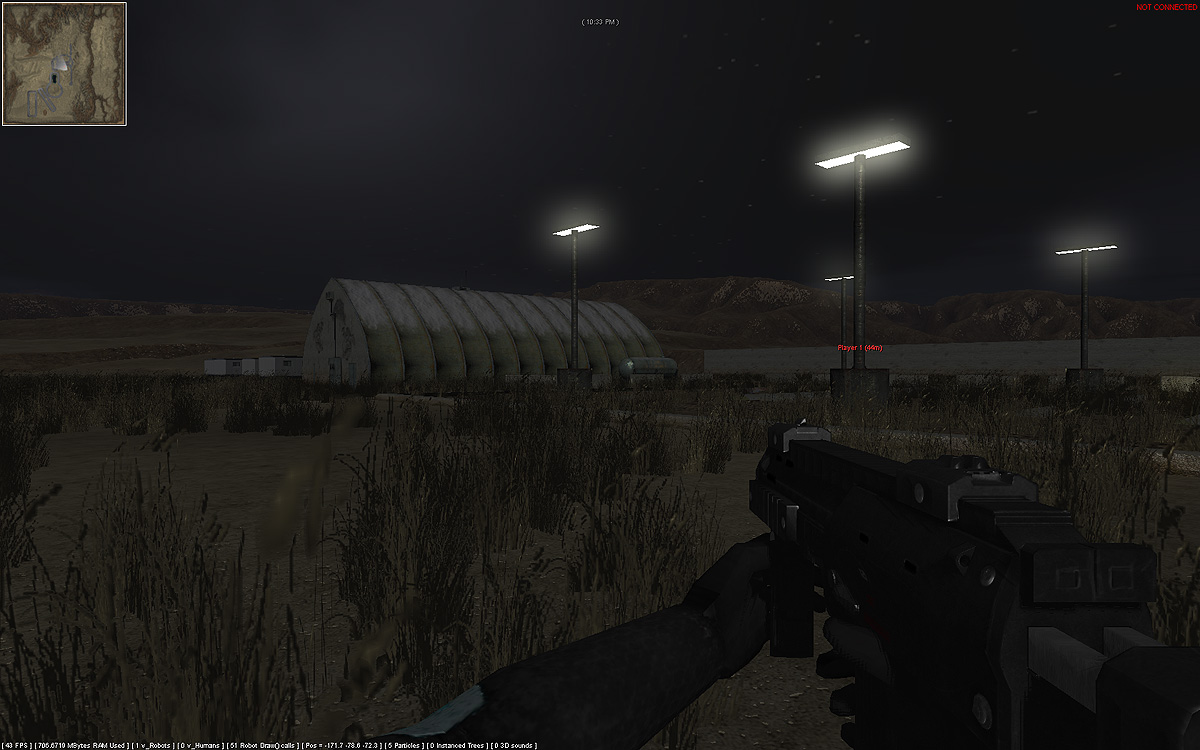This screenshot has width=1200, height=750.
Task: Click the terrain minimap
Action: tap(64, 64)
